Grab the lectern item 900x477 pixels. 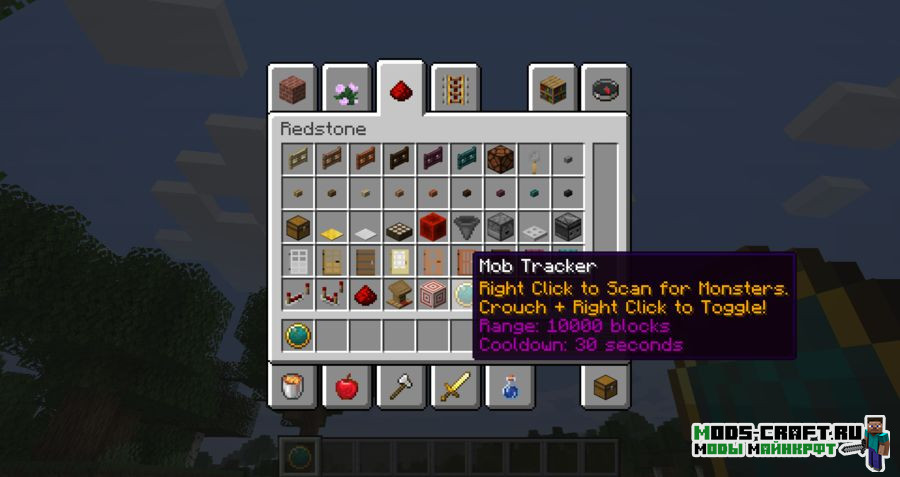(x=400, y=295)
